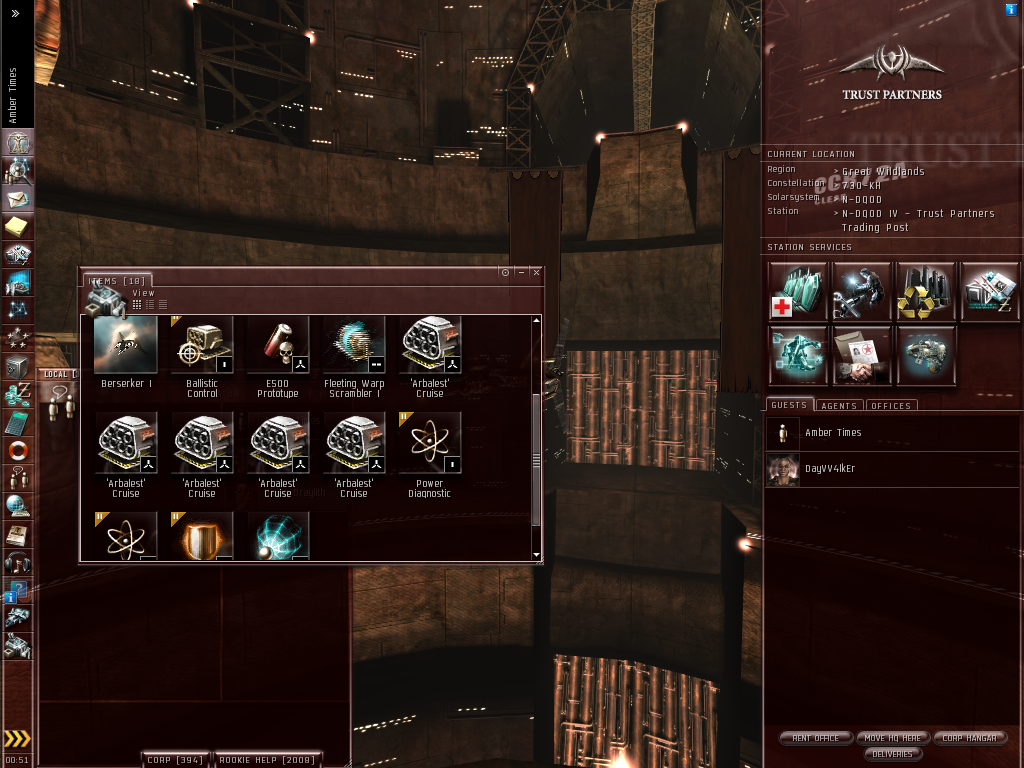Choose Move HQ Here
Image resolution: width=1024 pixels, height=768 pixels.
click(x=893, y=738)
